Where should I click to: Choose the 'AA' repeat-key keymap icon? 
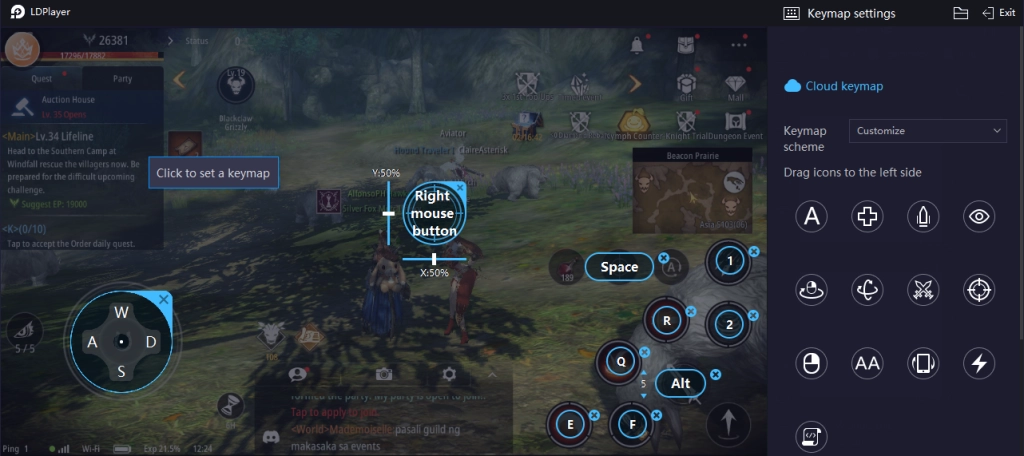[867, 363]
